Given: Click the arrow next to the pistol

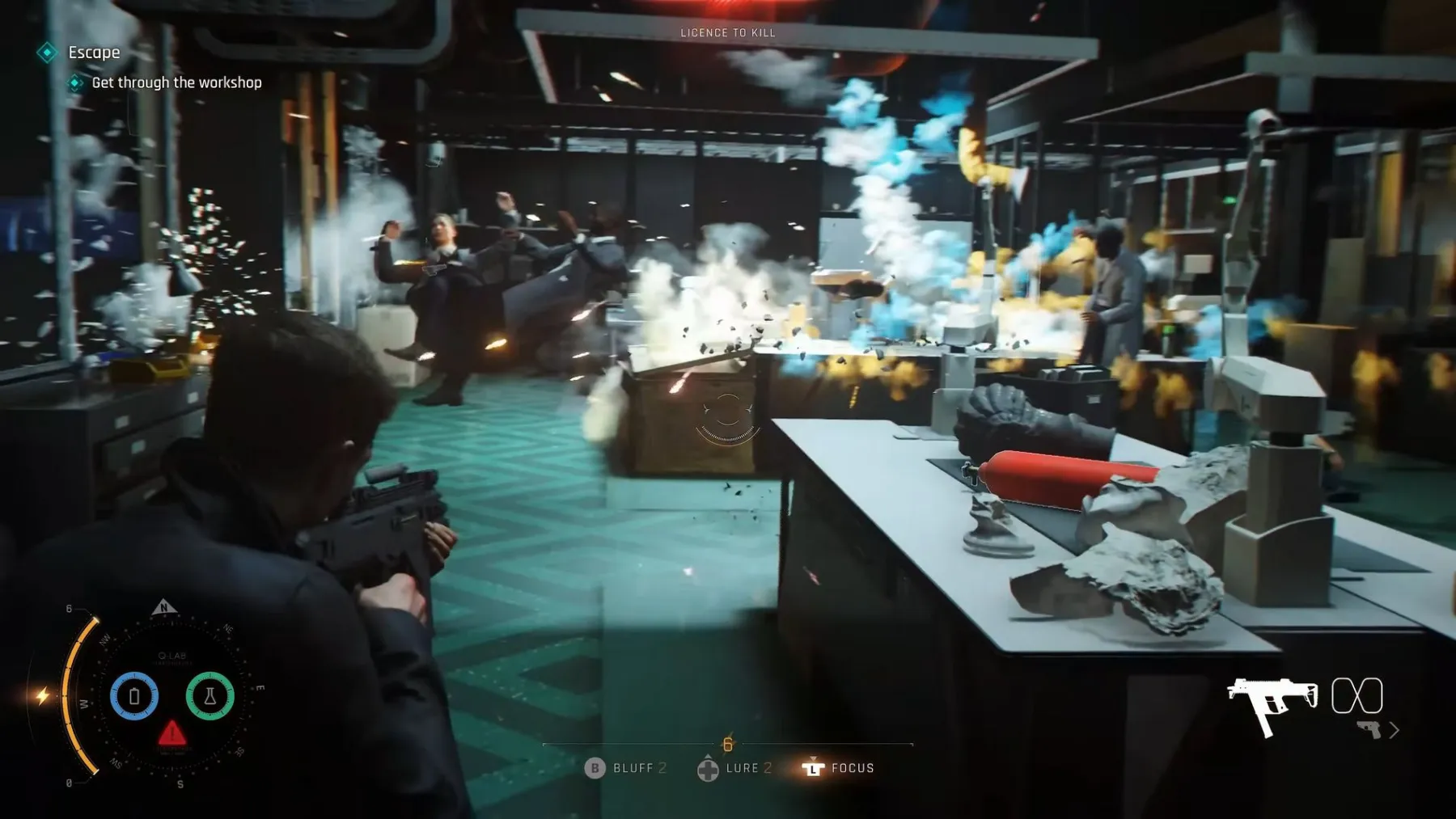Looking at the screenshot, I should pyautogui.click(x=1395, y=730).
